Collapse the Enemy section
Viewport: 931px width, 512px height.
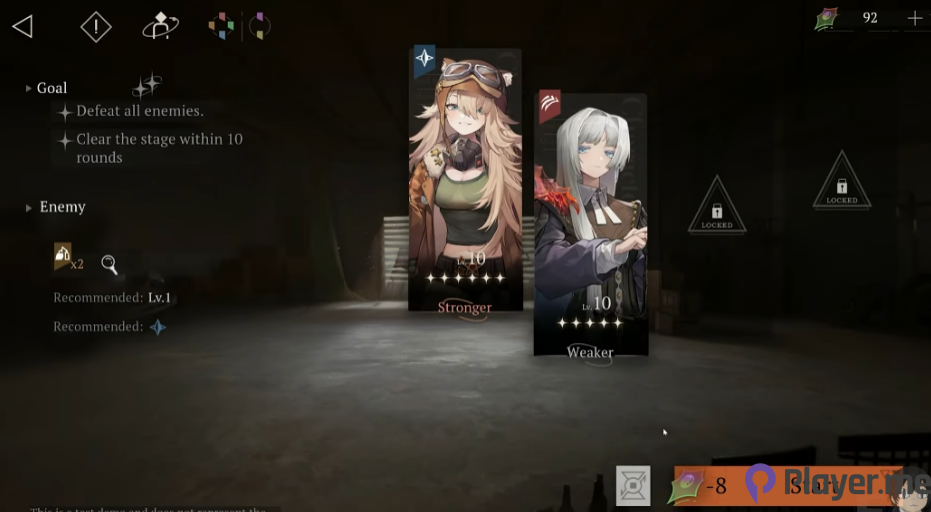29,207
